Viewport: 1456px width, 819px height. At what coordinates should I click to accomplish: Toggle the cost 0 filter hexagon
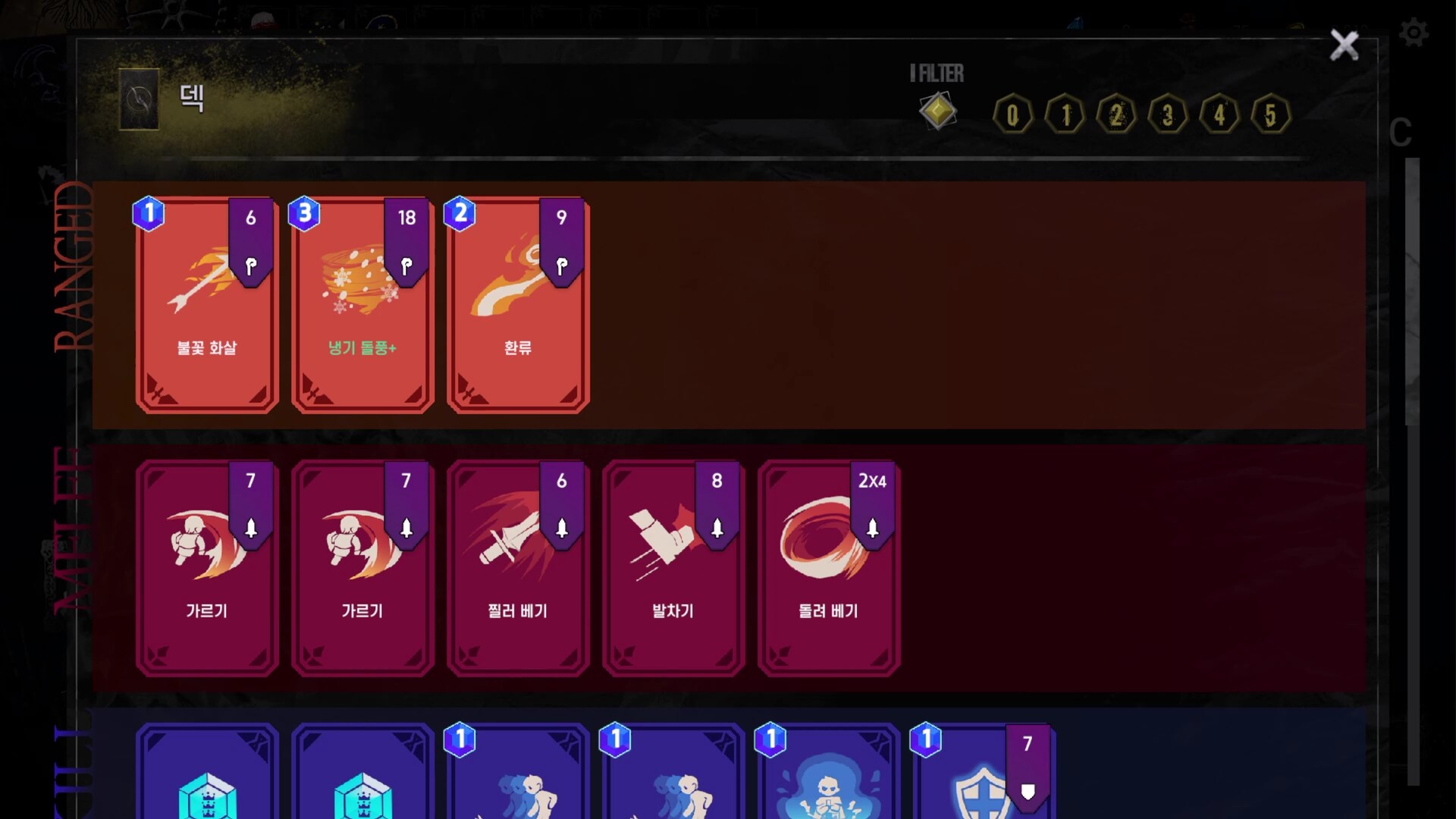[1012, 115]
